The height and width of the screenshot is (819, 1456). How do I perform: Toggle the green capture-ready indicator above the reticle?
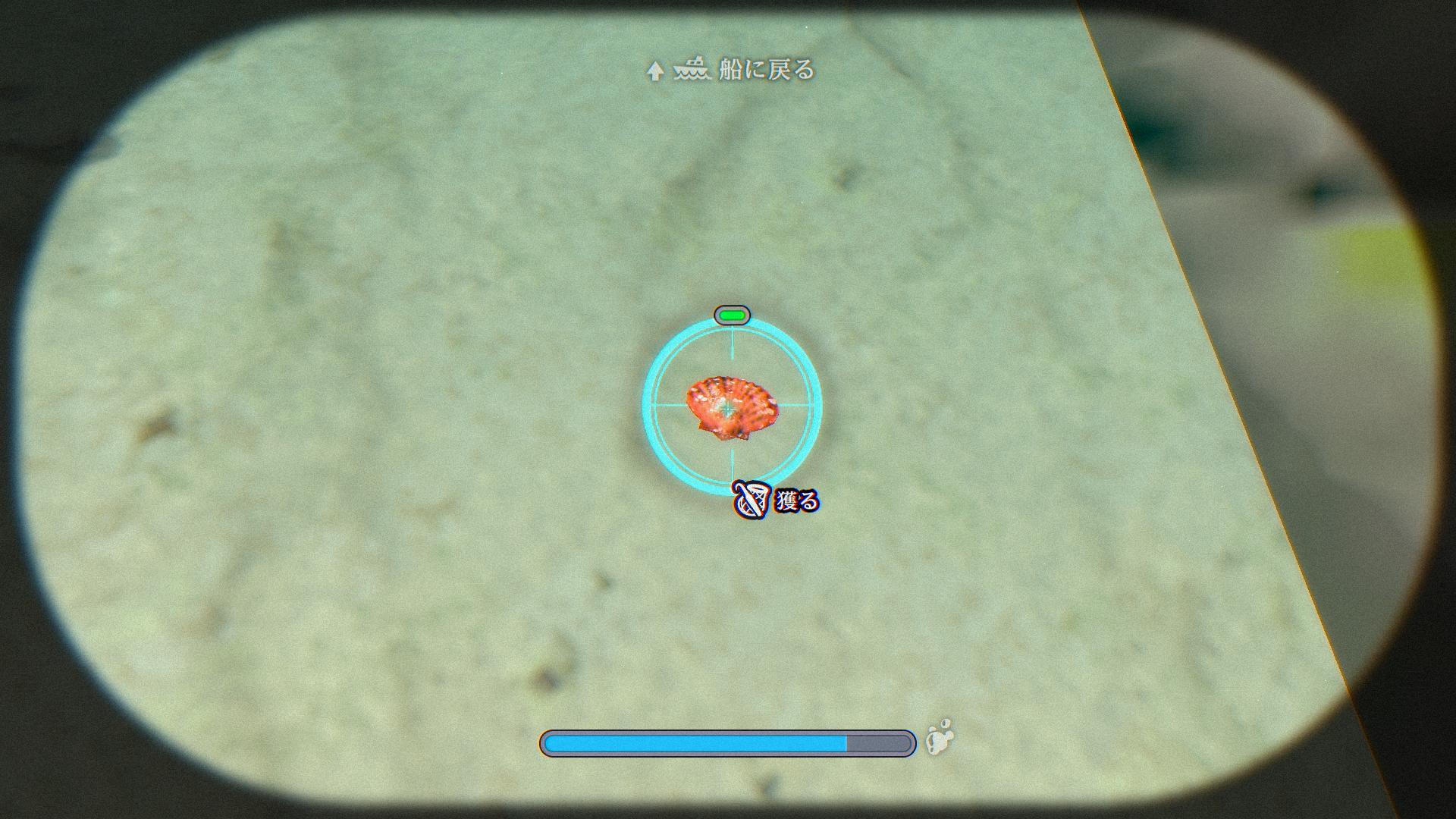coord(730,314)
